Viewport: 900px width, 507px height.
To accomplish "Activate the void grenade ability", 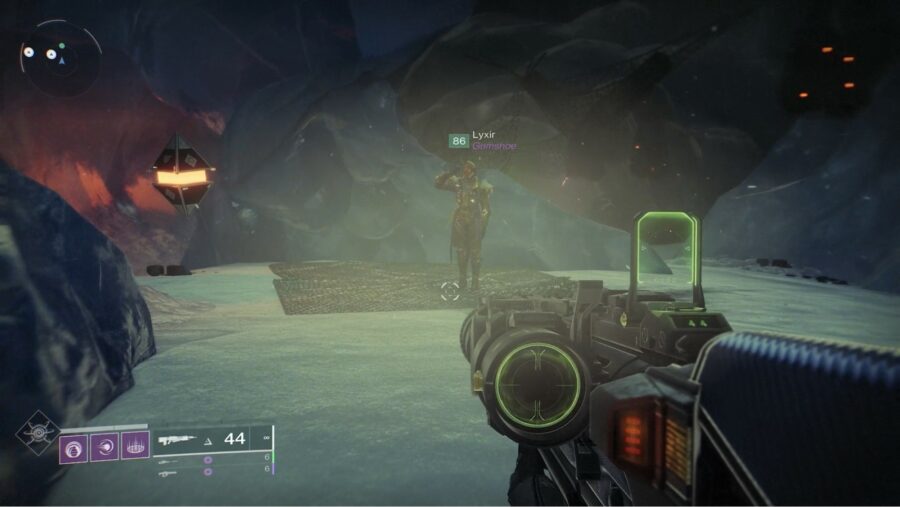I will pyautogui.click(x=74, y=446).
